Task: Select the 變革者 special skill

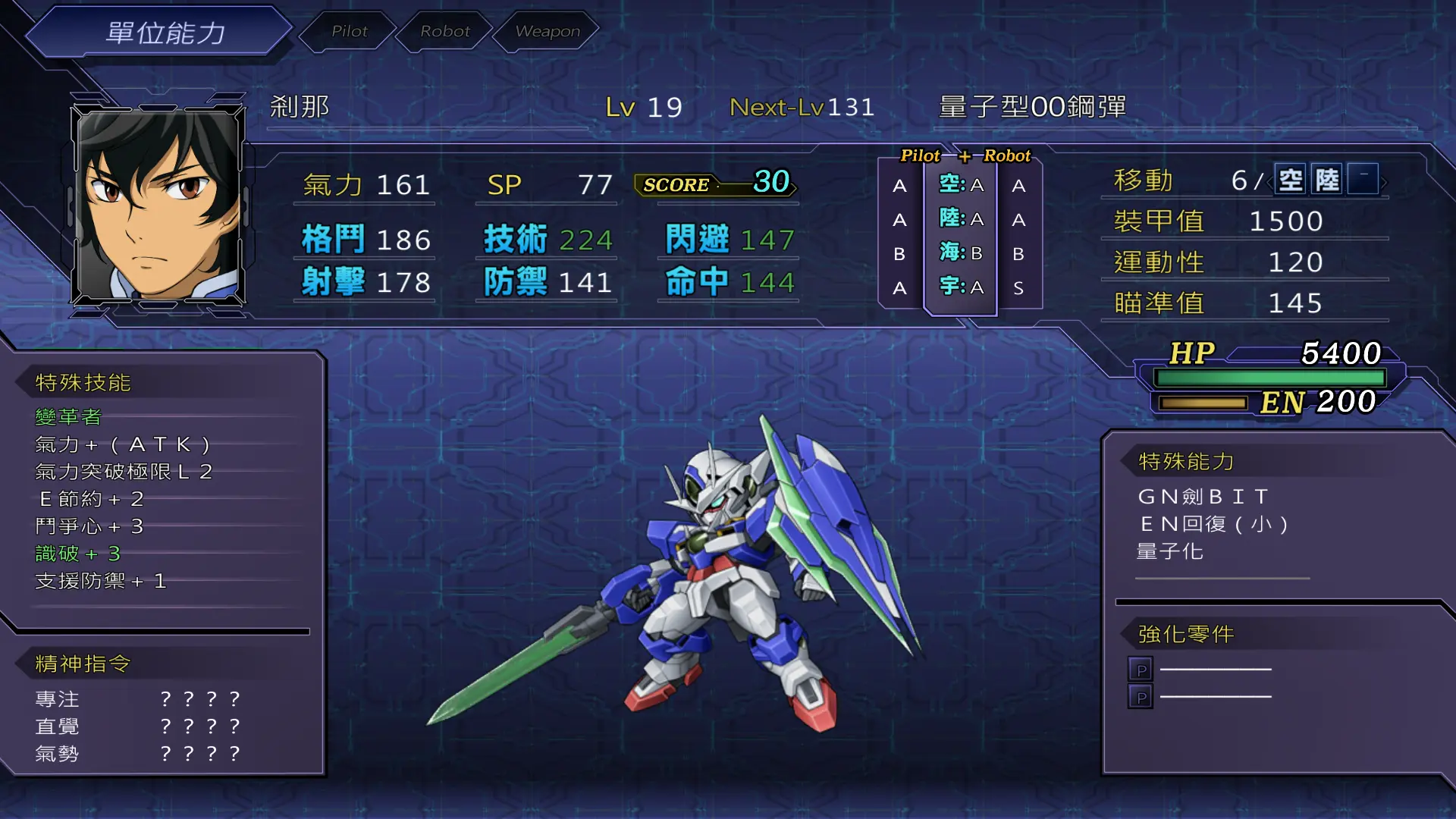Action: click(x=68, y=417)
